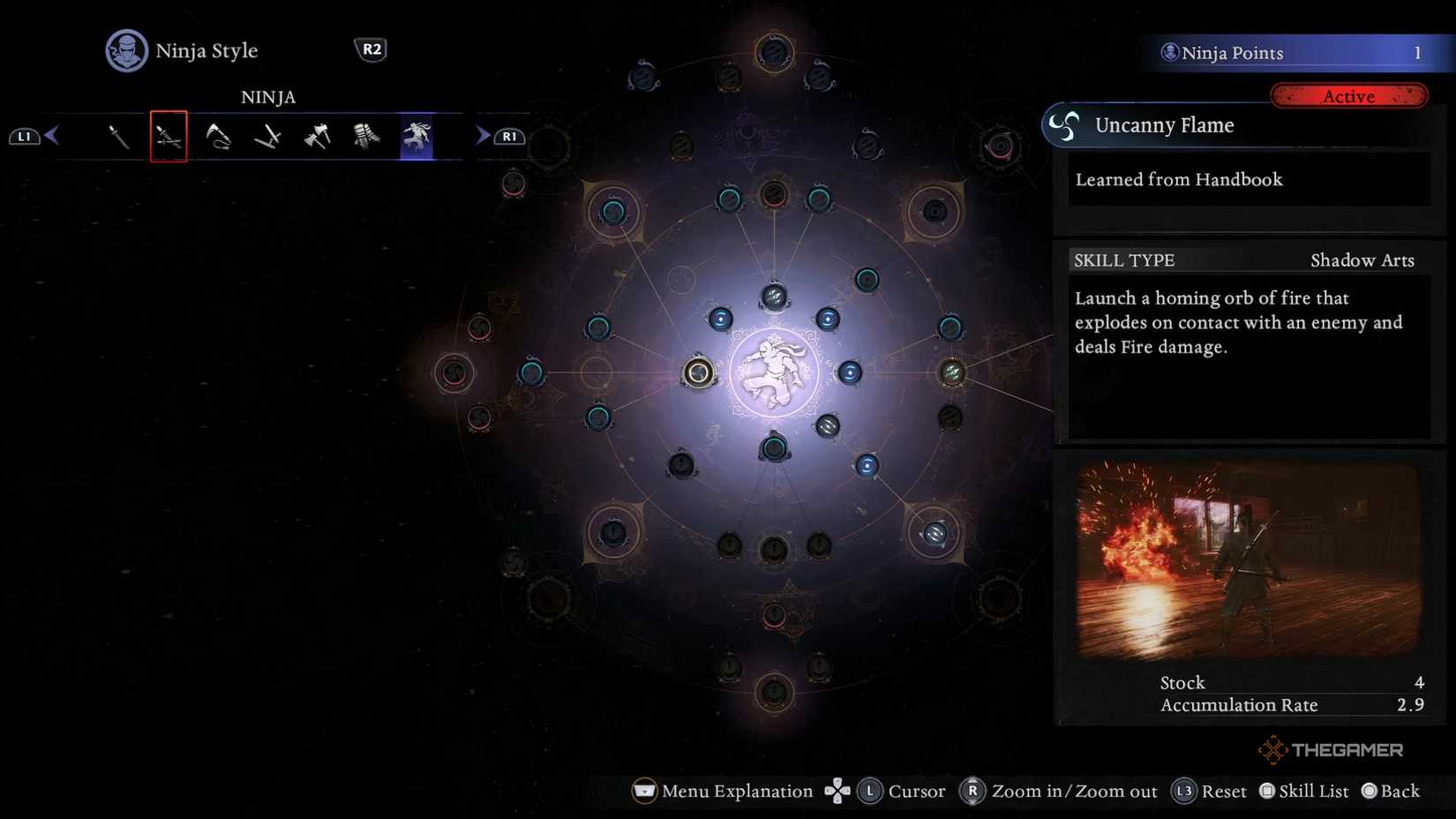Click the Accumulation Rate 2.9 value

point(1409,705)
